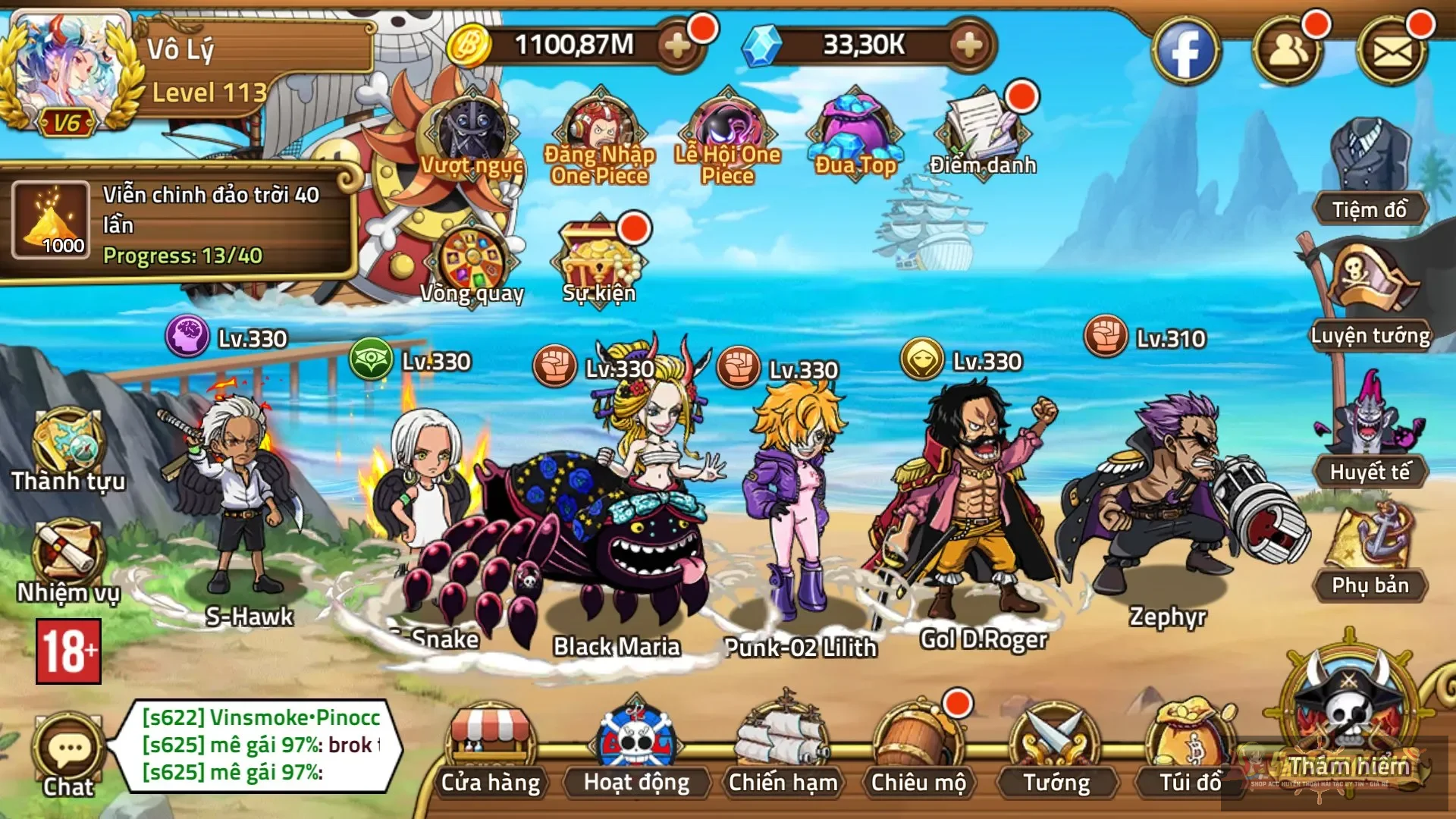
Task: Show the Tướng heroes list
Action: click(x=1056, y=747)
